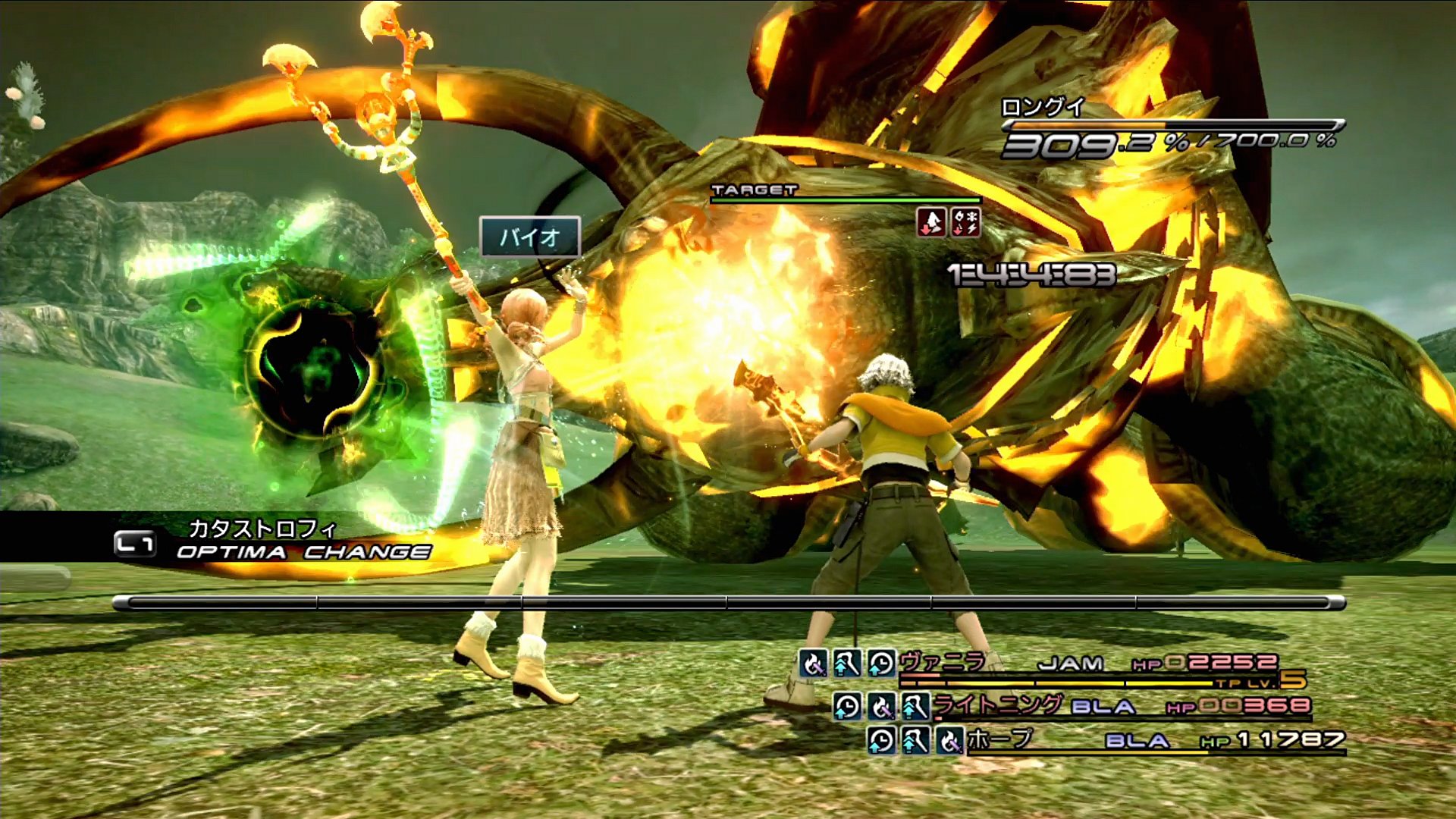Click the staff buff icon beside Vanille
1456x819 pixels.
[846, 664]
